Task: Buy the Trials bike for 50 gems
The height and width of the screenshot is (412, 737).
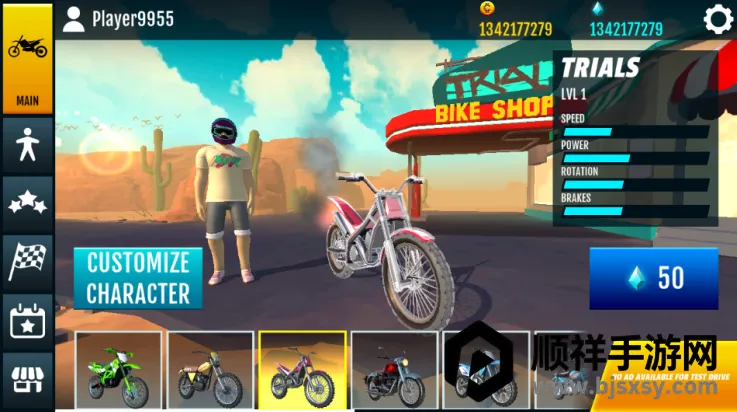Action: click(653, 278)
